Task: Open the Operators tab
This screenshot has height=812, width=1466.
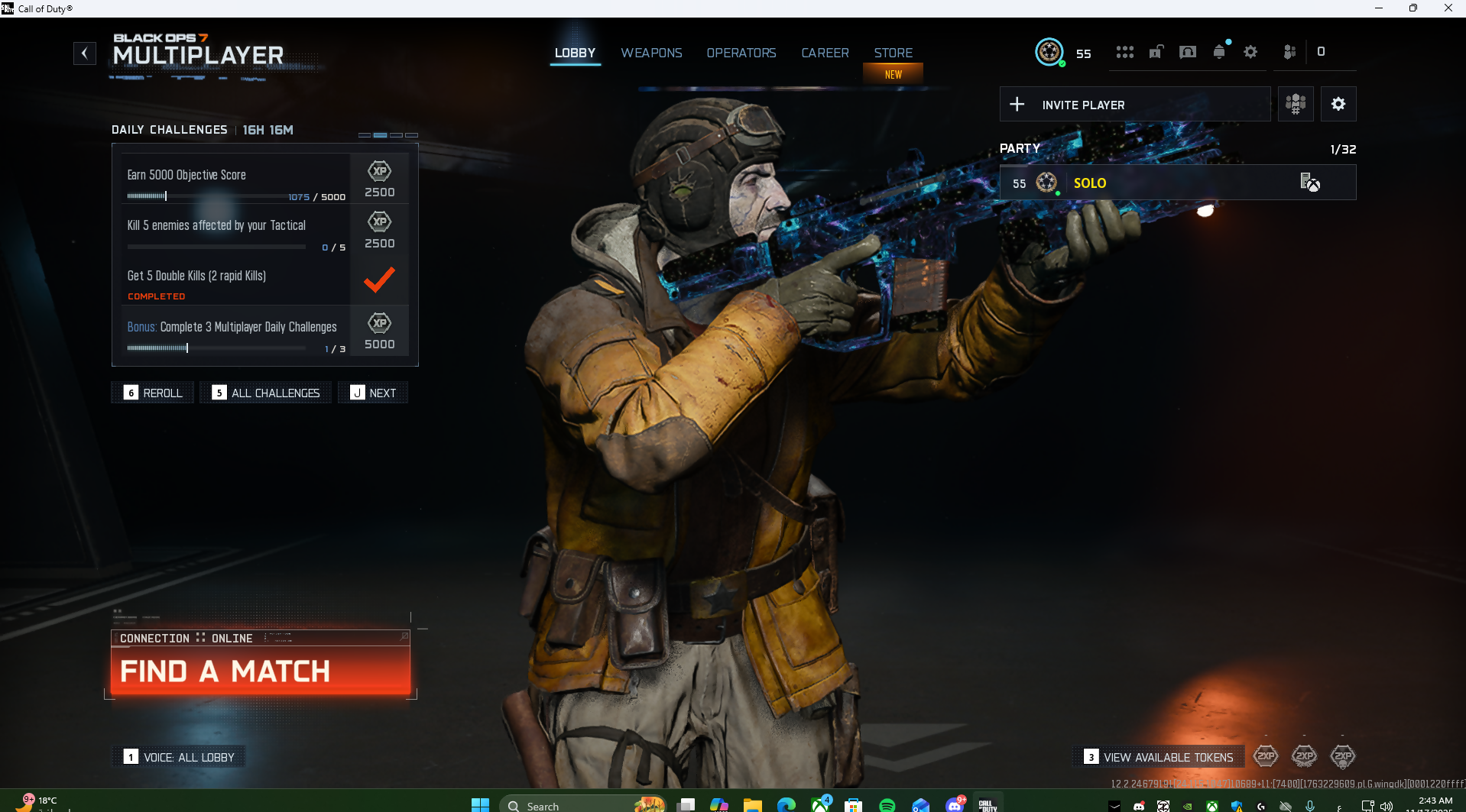Action: [741, 53]
